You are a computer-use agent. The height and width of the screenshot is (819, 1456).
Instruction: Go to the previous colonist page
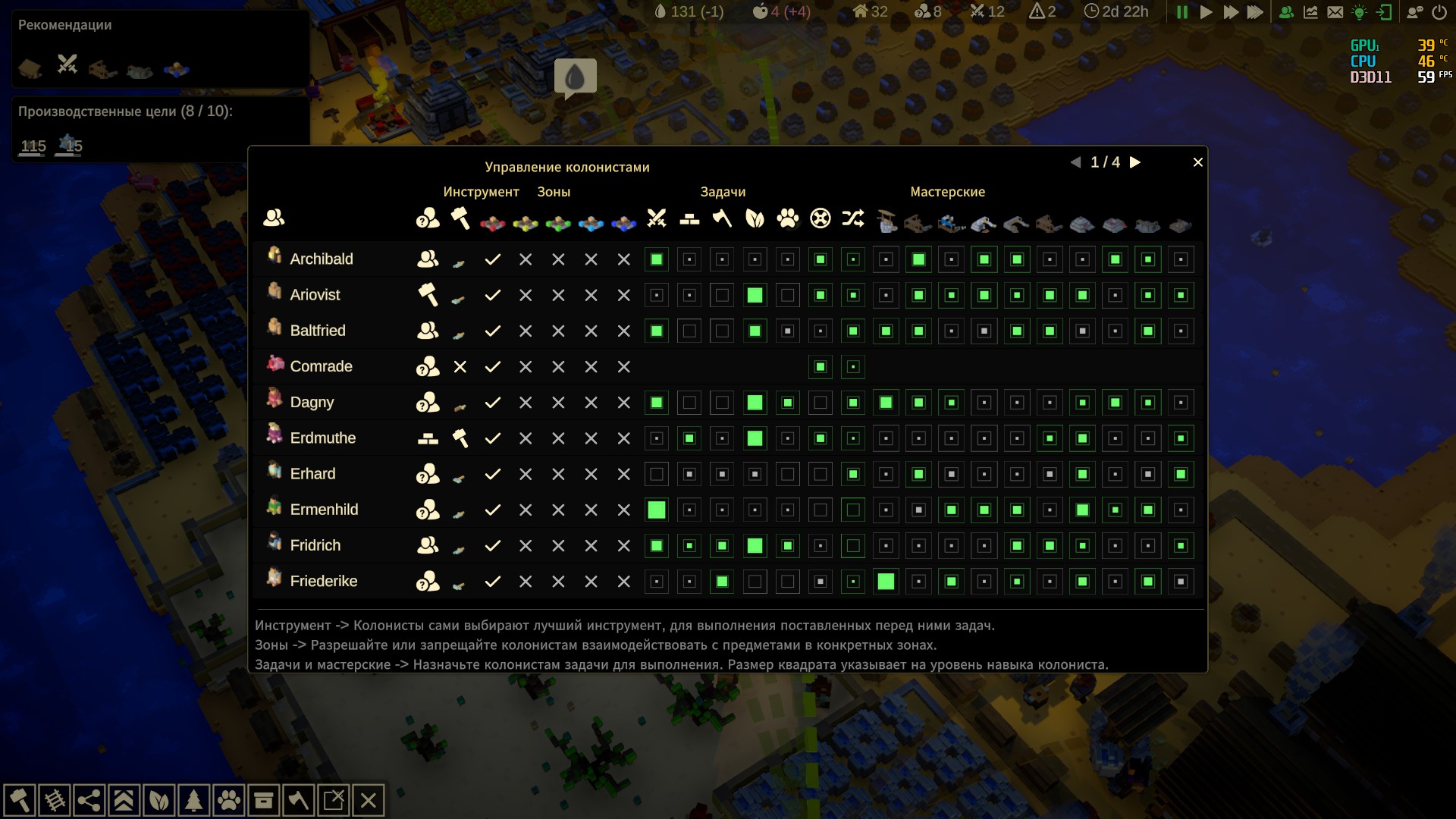coord(1075,162)
